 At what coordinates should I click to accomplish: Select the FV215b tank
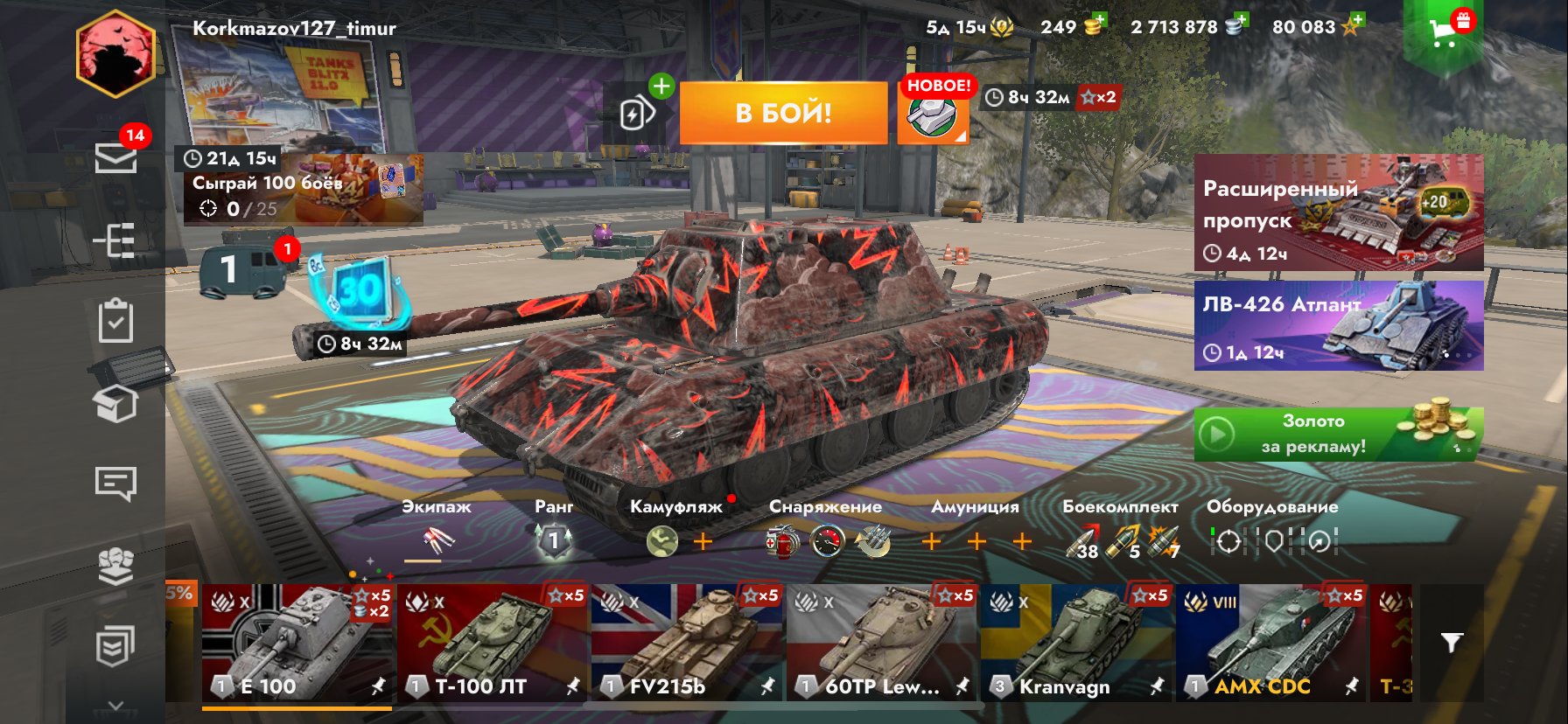[x=687, y=643]
